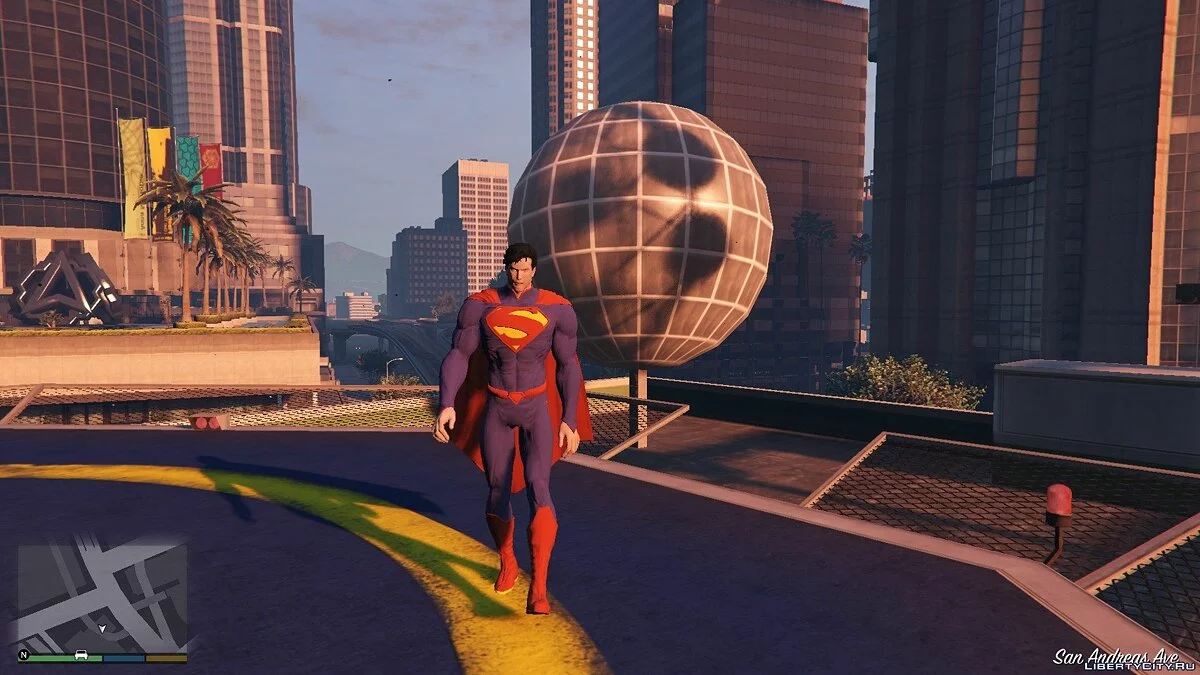1200x675 pixels.
Task: Click the white player arrow on the minimap
Action: [x=101, y=629]
